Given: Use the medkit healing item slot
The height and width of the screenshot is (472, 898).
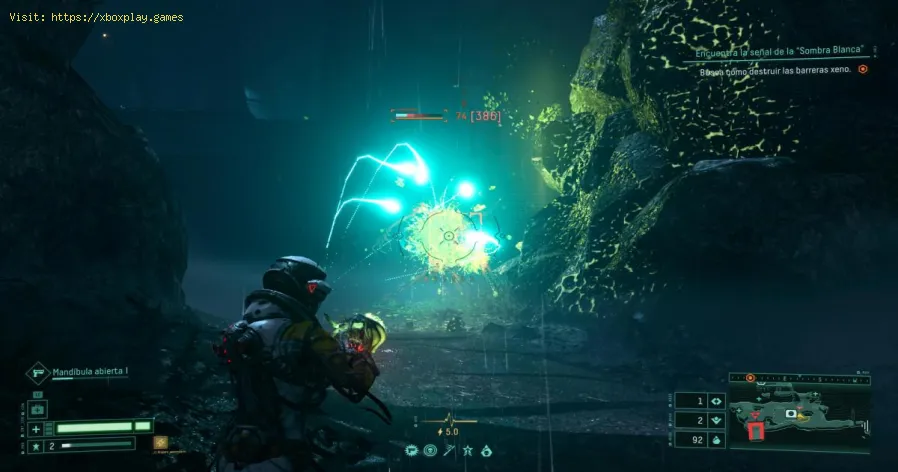Looking at the screenshot, I should (x=38, y=409).
